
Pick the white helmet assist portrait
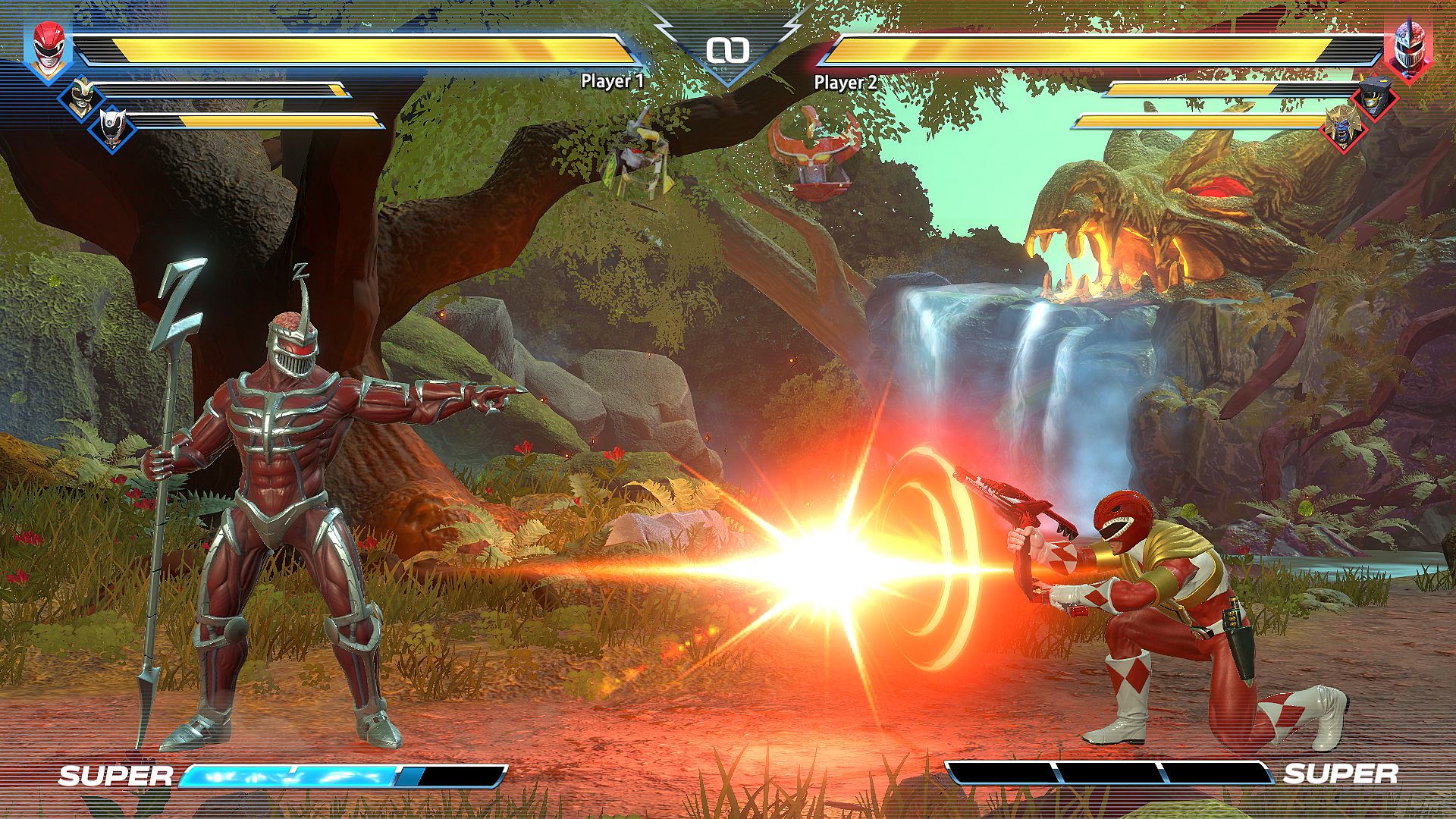[112, 125]
